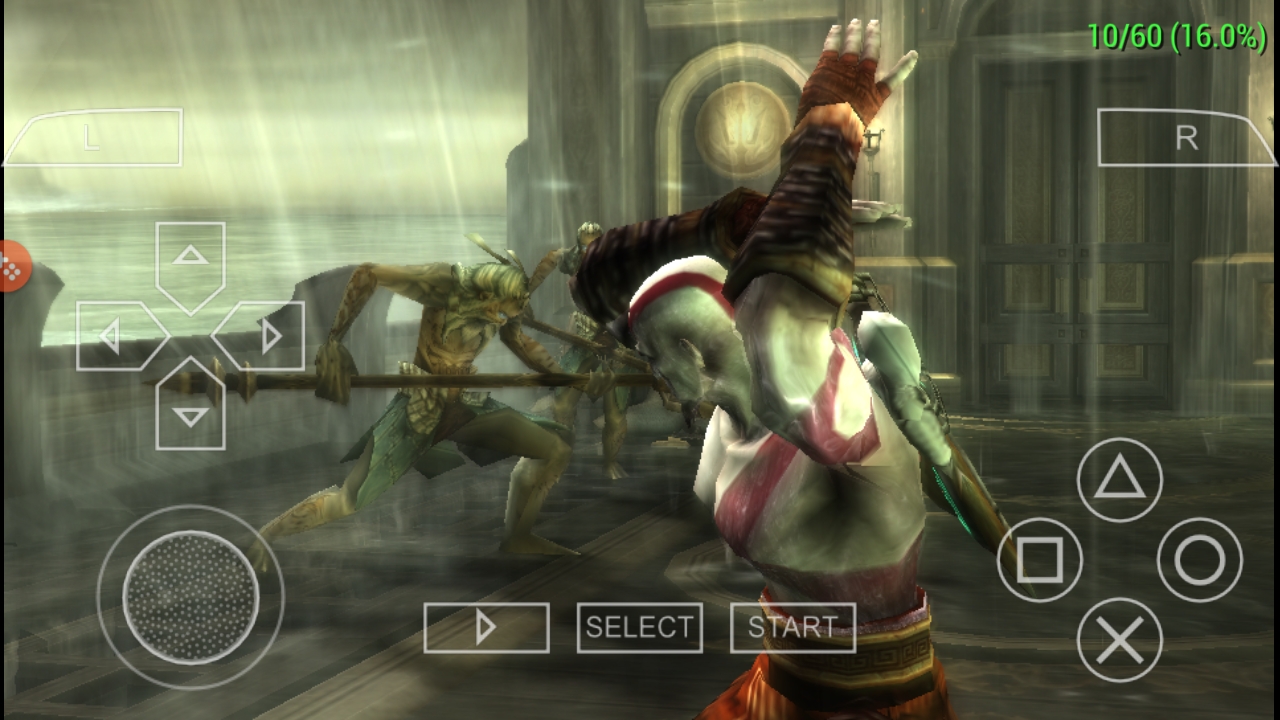This screenshot has height=720, width=1280.
Task: Tap the D-pad down arrow
Action: 190,408
